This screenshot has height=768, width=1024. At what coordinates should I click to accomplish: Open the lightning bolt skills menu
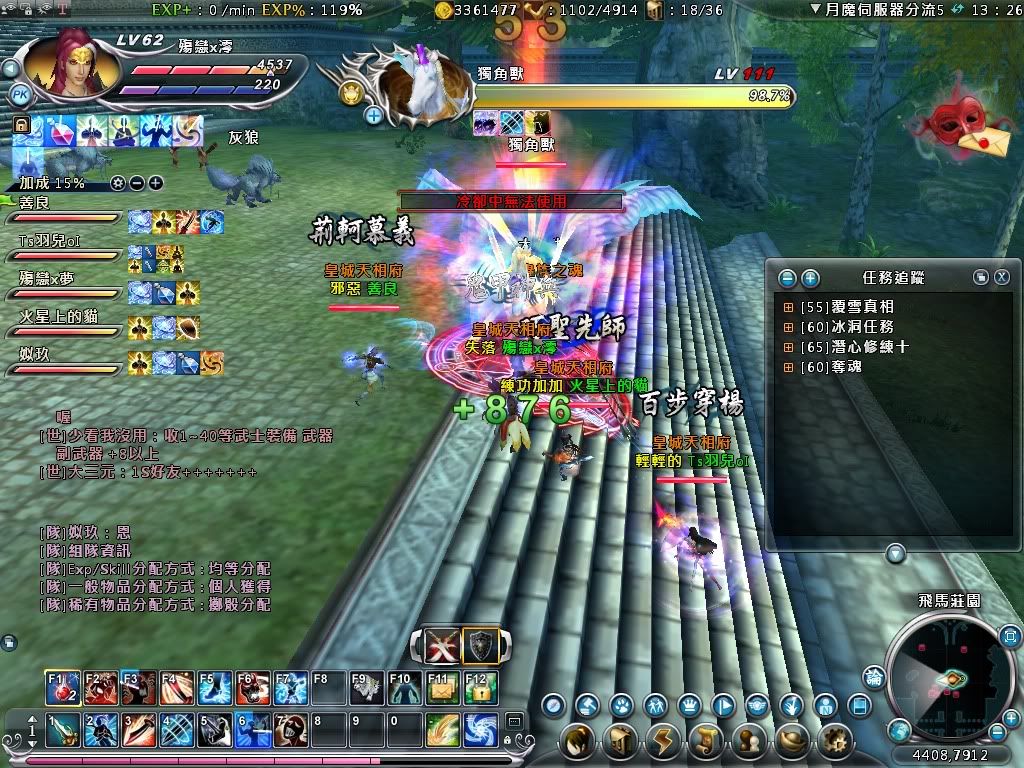(x=663, y=741)
